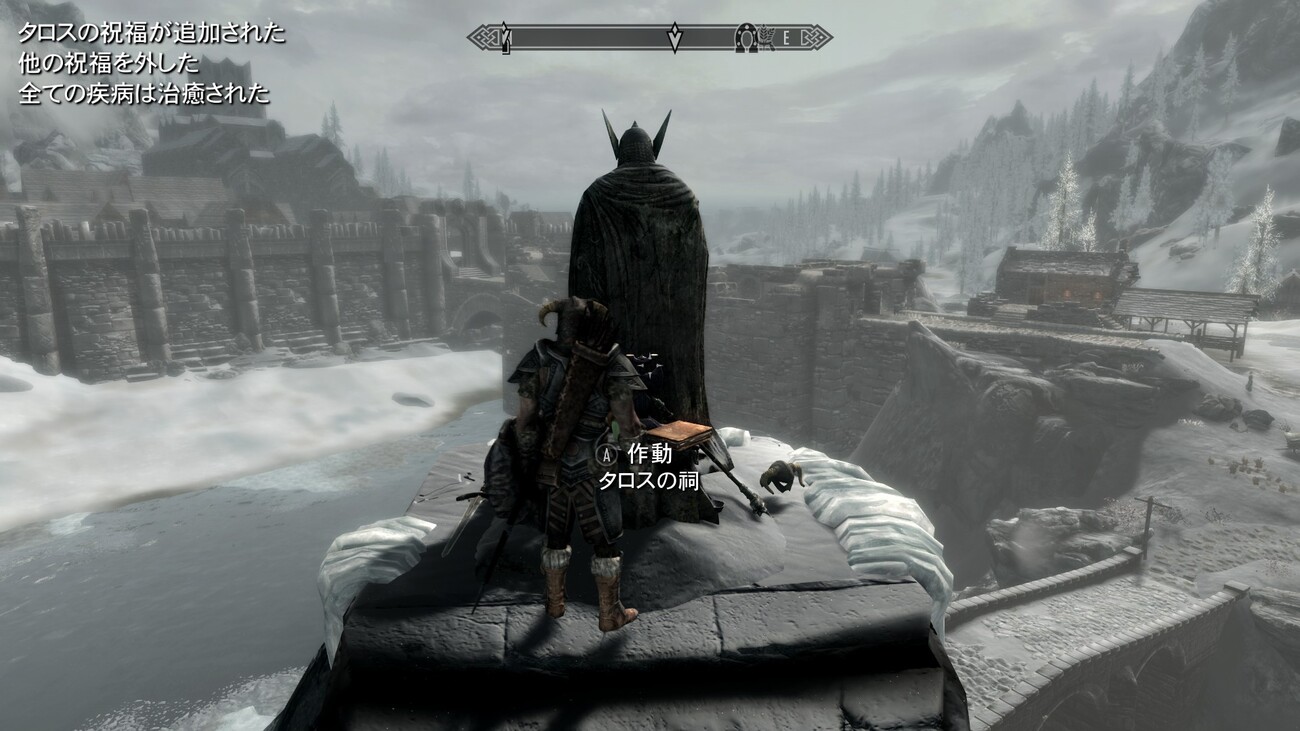
Task: Click the quest arrow marker on the compass
Action: [675, 38]
